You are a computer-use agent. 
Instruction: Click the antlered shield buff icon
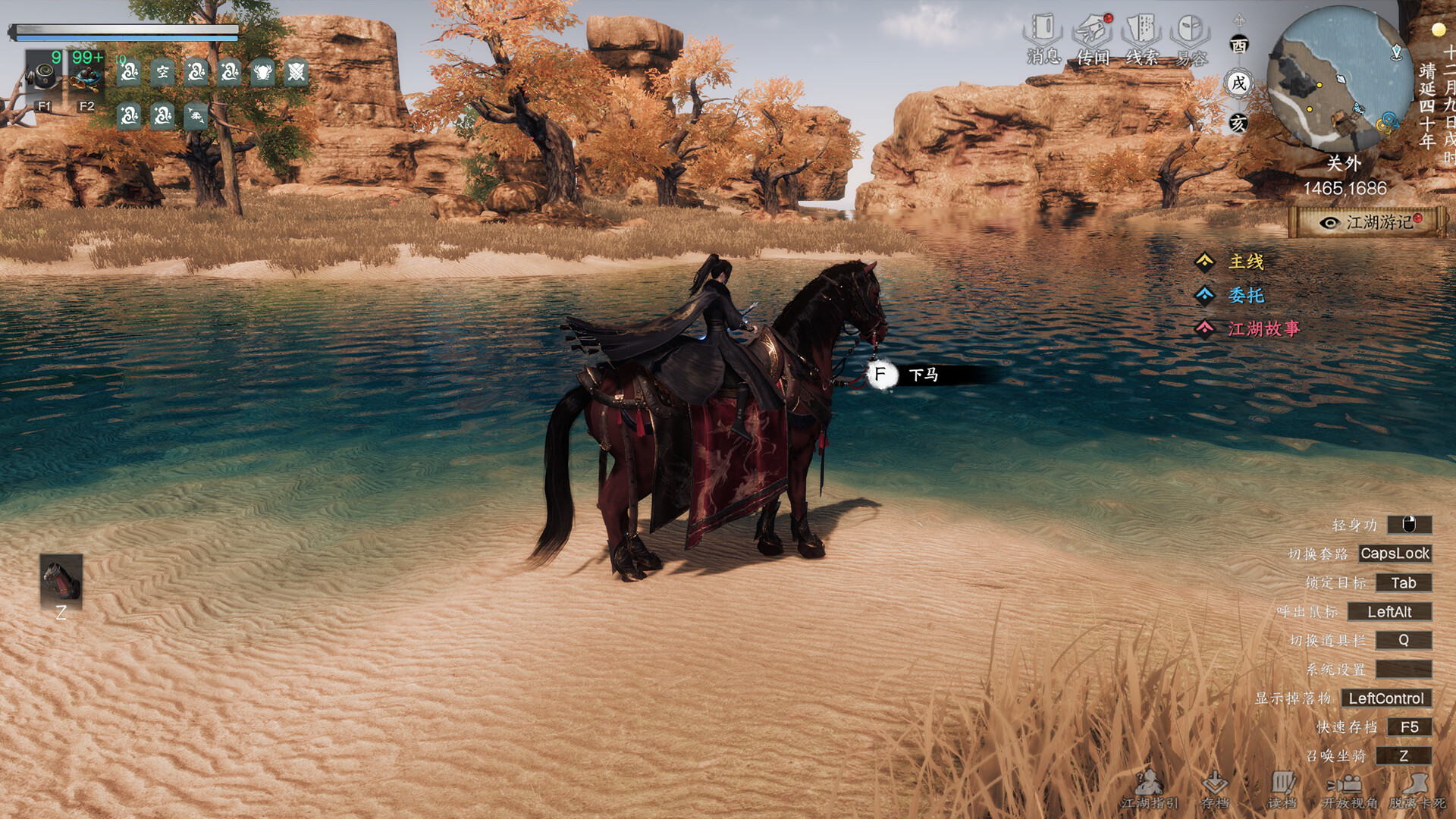pyautogui.click(x=262, y=73)
